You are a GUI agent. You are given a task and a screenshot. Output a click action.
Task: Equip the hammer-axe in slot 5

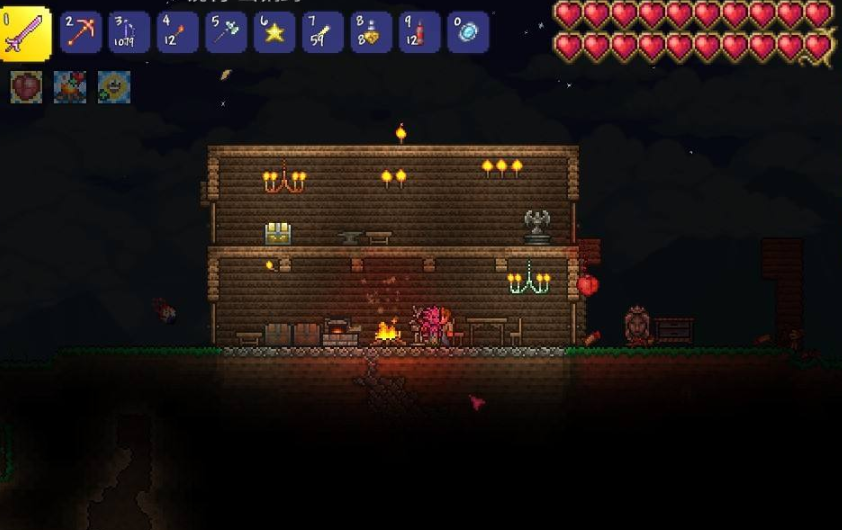(226, 33)
